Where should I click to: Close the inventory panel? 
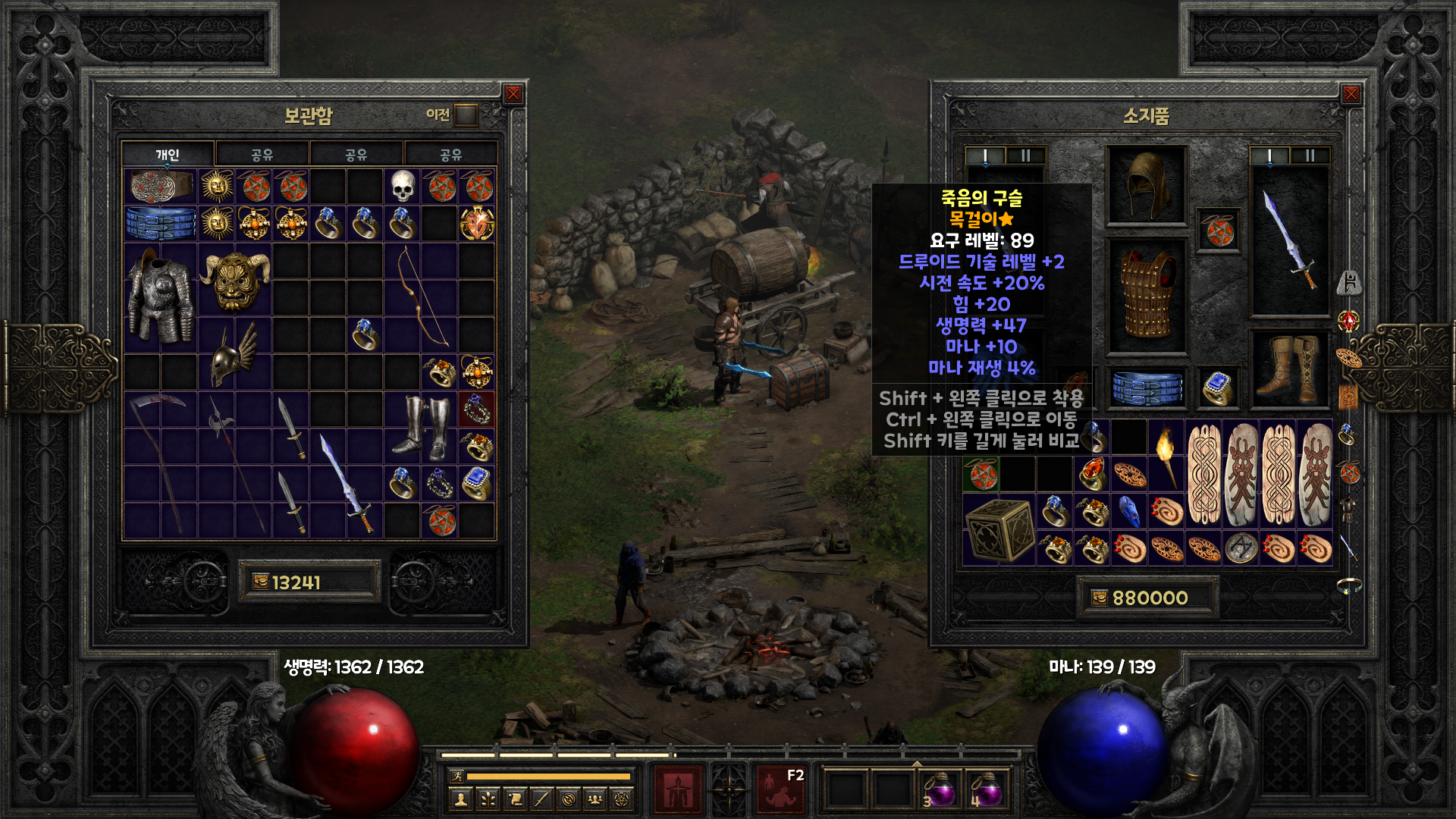(1351, 94)
